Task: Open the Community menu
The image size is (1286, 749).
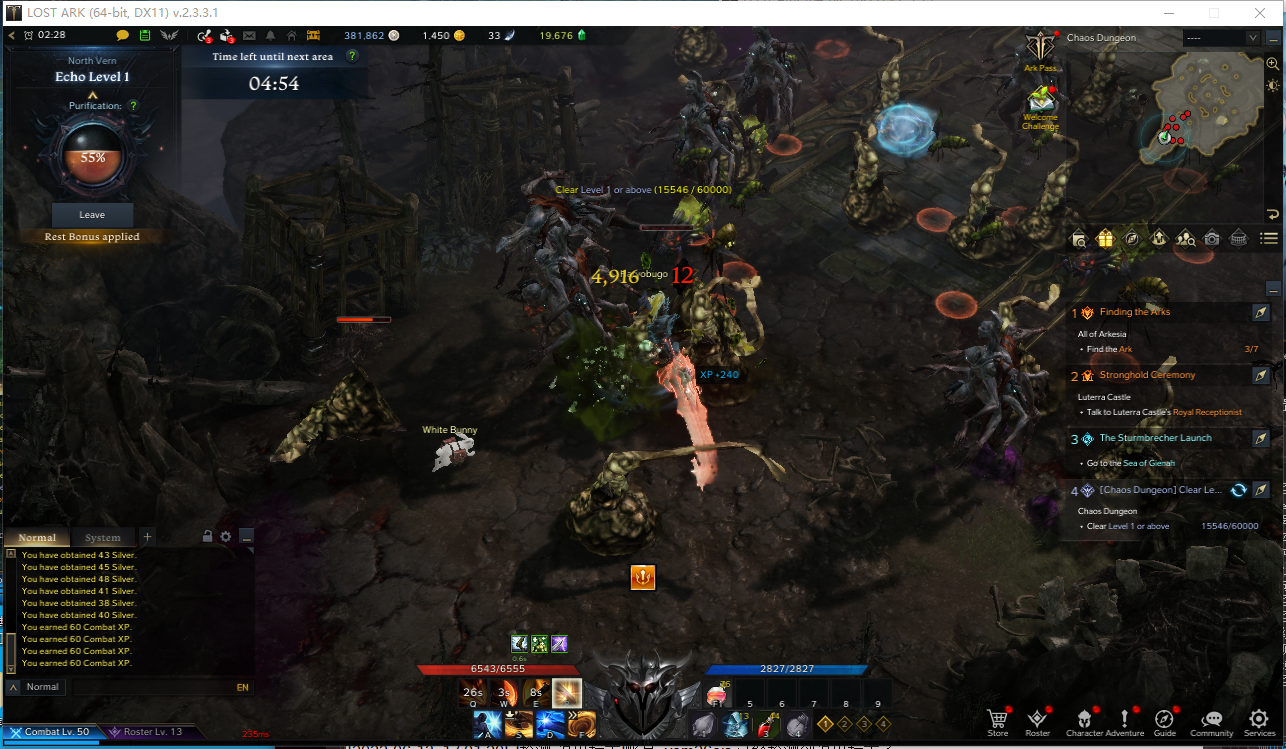Action: tap(1211, 720)
